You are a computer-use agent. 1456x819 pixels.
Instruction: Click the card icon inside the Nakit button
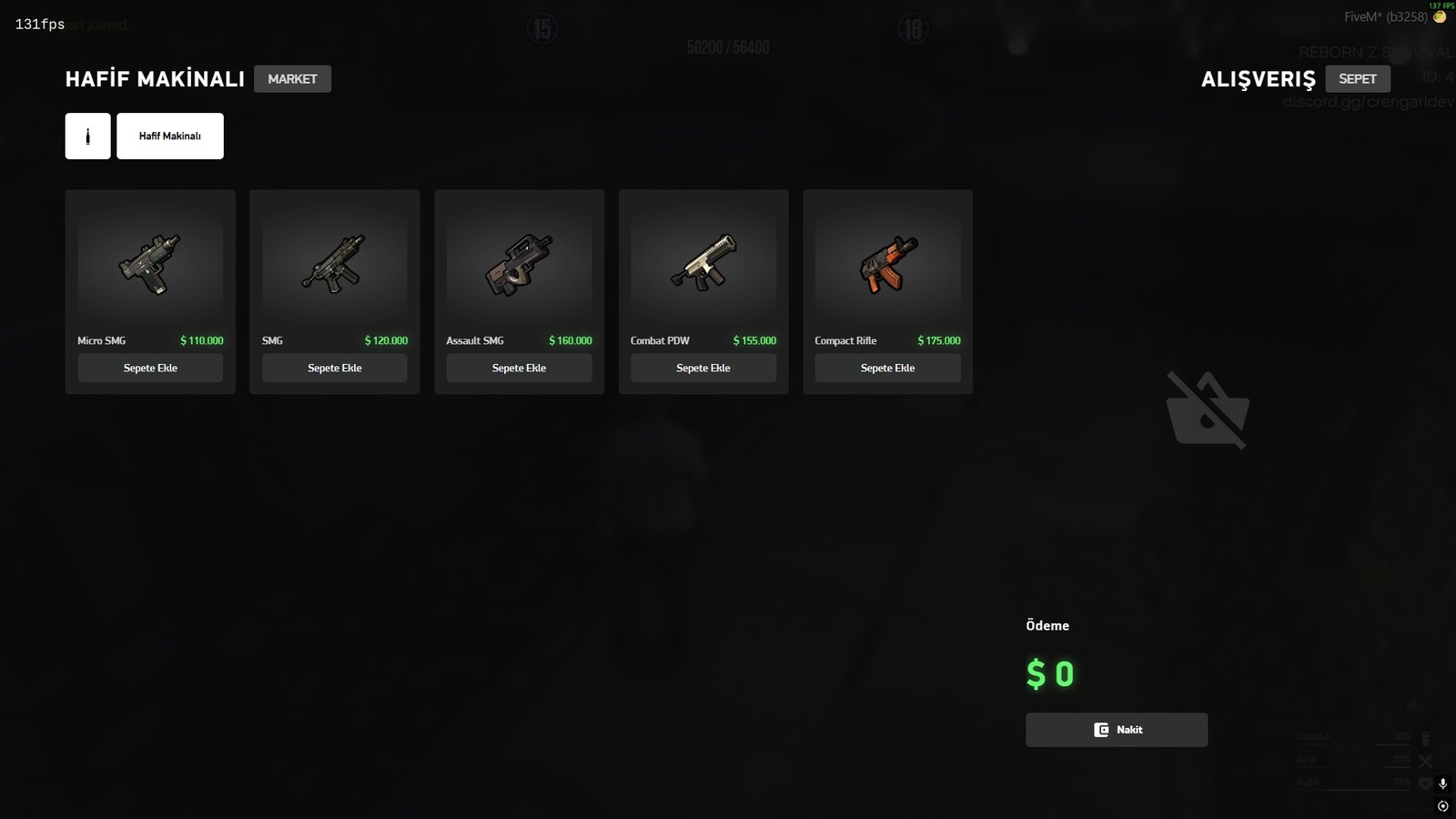click(x=1101, y=729)
